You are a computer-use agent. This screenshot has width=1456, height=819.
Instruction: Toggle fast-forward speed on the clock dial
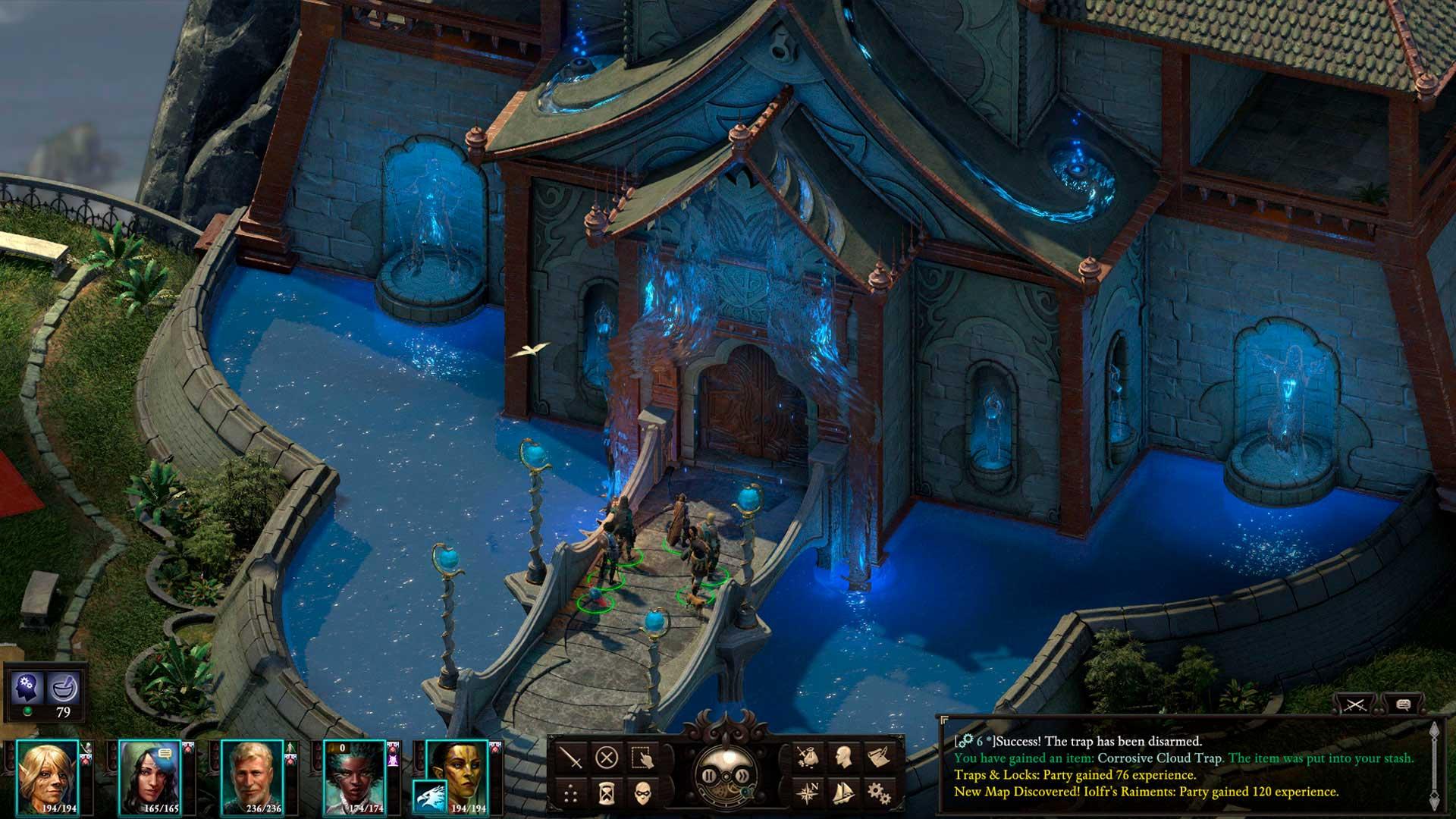coord(742,776)
